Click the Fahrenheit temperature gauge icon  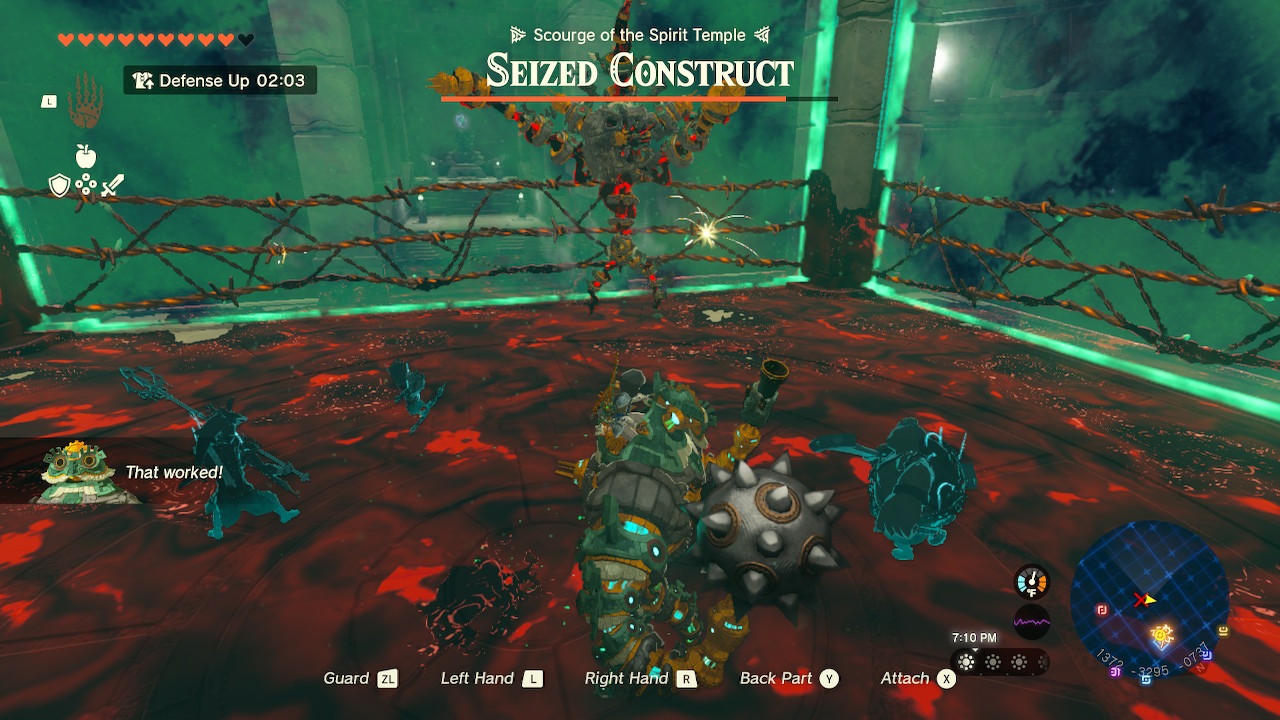(x=1031, y=580)
